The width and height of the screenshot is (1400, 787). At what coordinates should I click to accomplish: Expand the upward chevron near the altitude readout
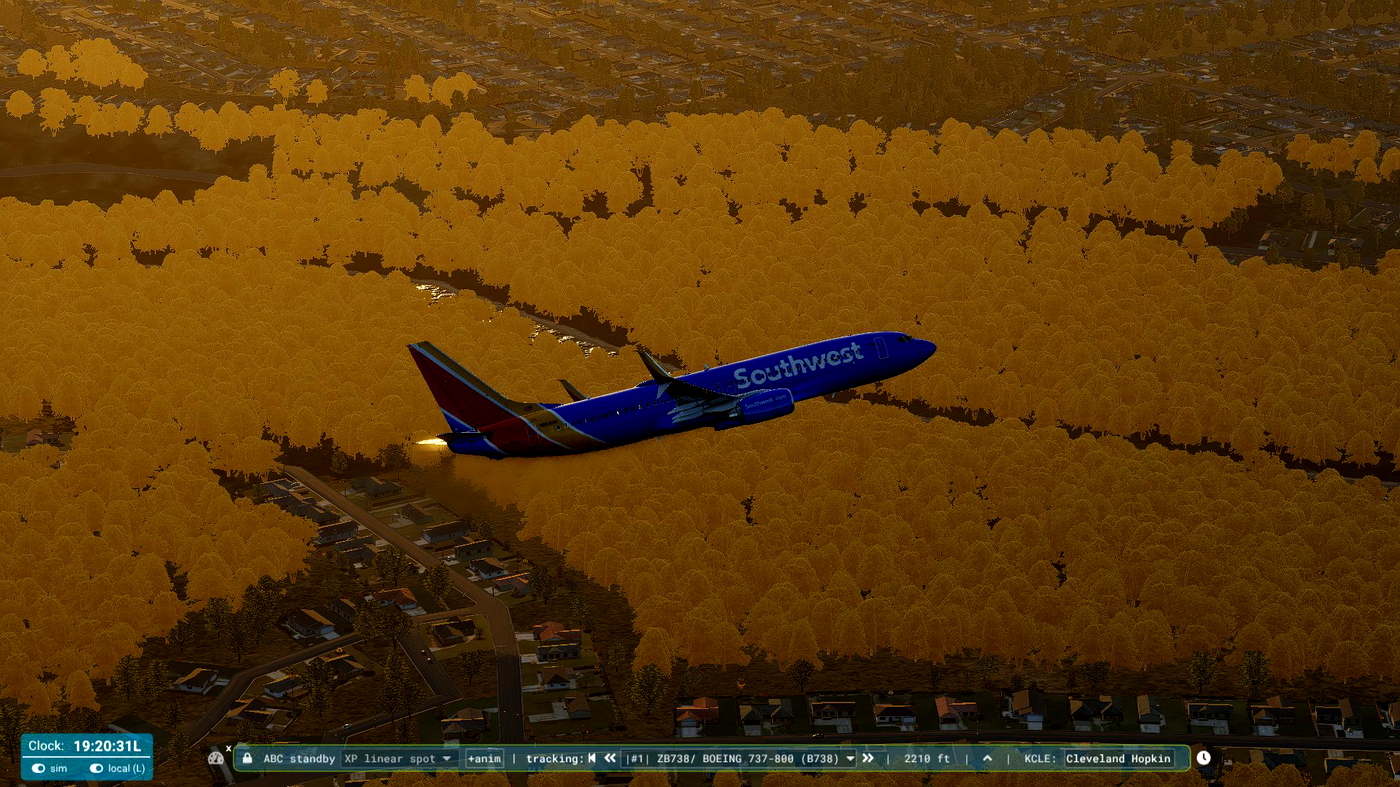click(986, 758)
